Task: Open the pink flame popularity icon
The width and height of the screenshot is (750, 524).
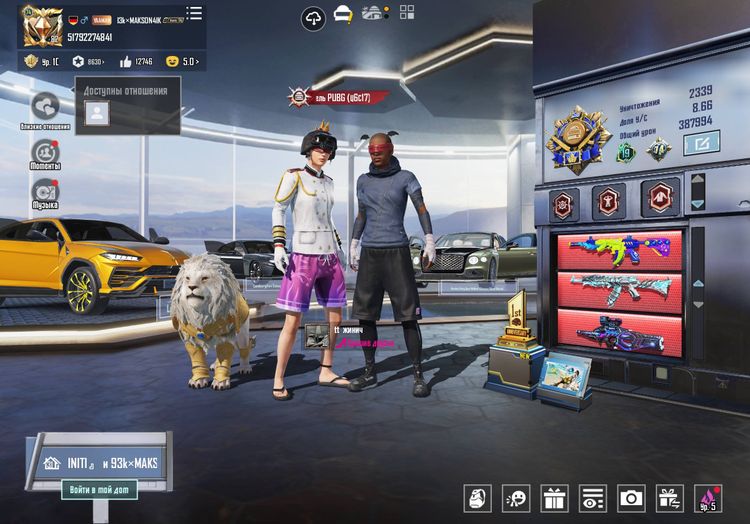Action: click(x=708, y=498)
